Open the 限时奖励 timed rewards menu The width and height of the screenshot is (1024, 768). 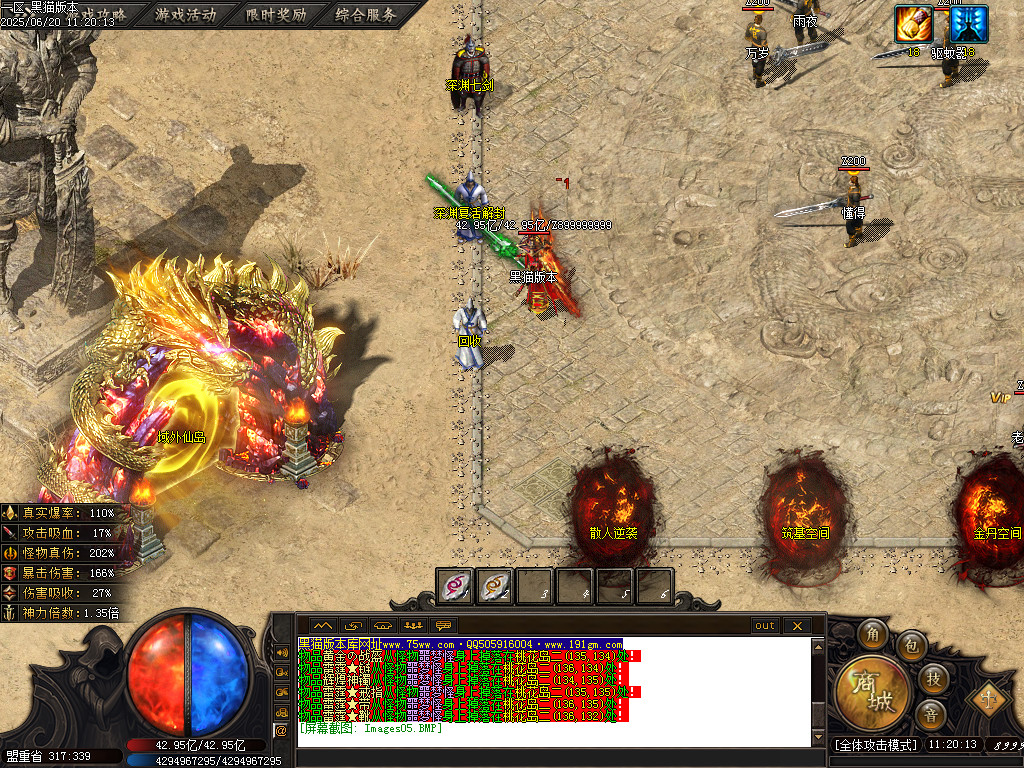click(x=275, y=15)
